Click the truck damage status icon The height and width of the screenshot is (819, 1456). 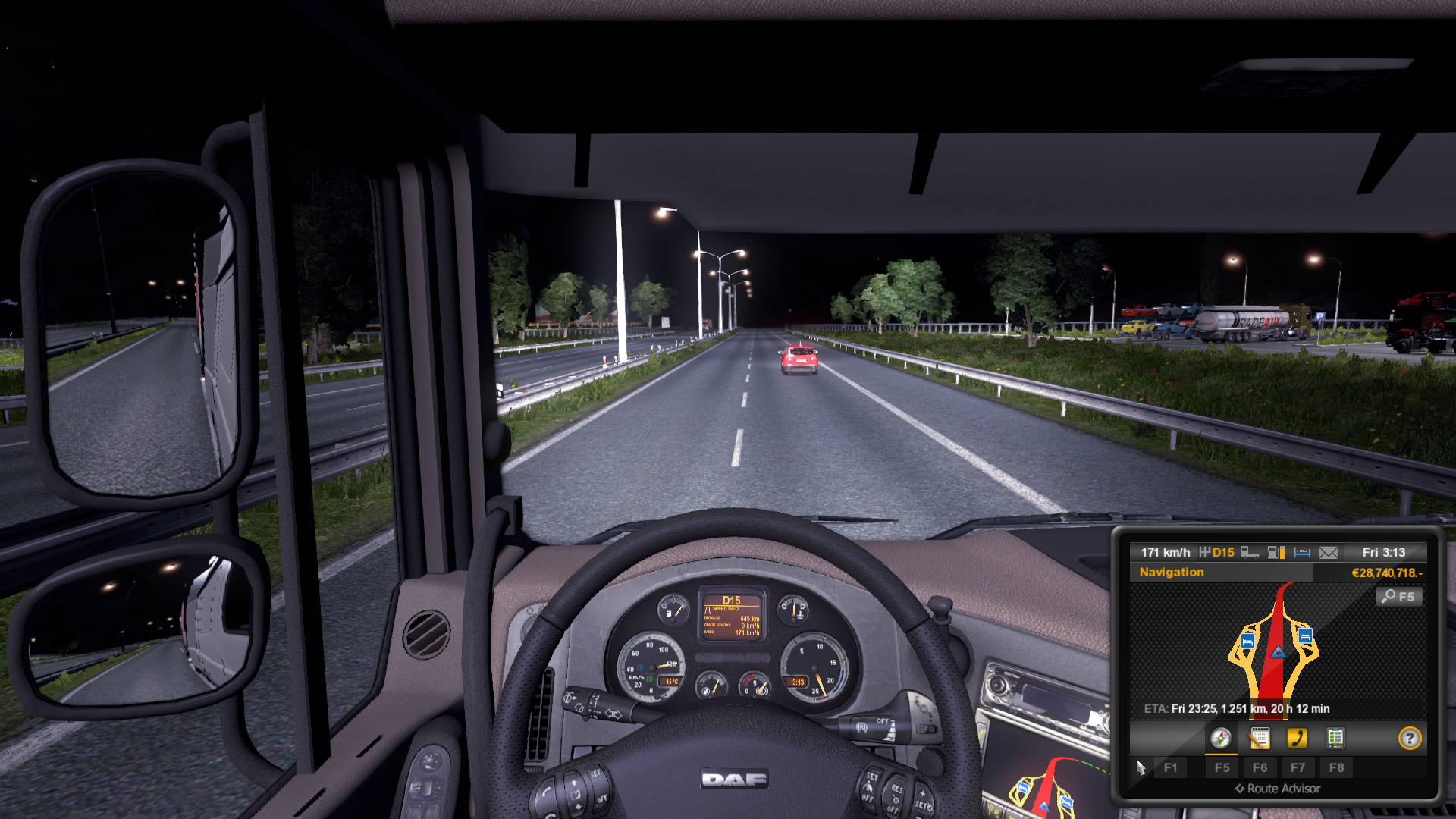point(1250,553)
